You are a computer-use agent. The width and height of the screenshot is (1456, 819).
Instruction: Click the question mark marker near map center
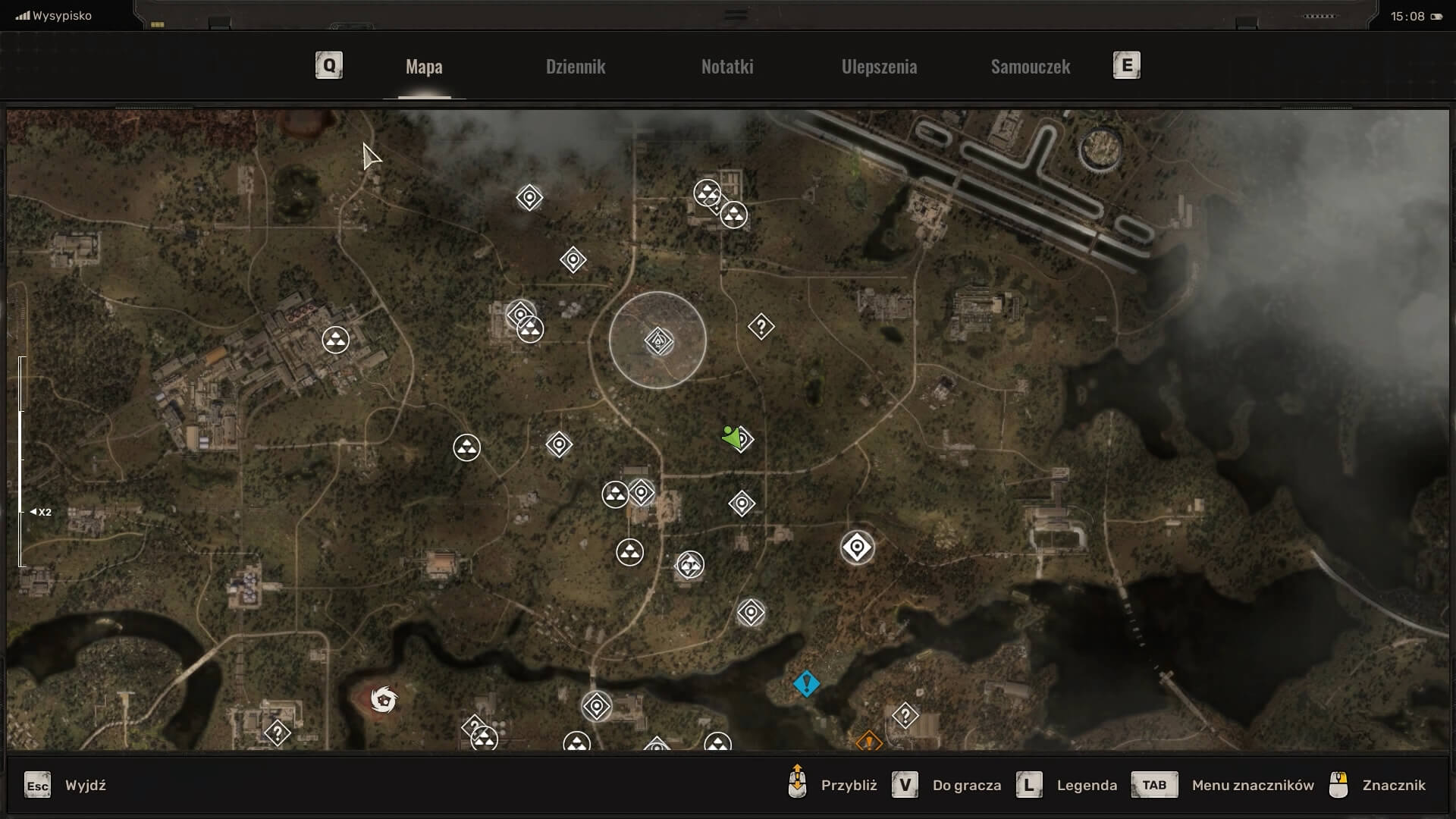[761, 327]
